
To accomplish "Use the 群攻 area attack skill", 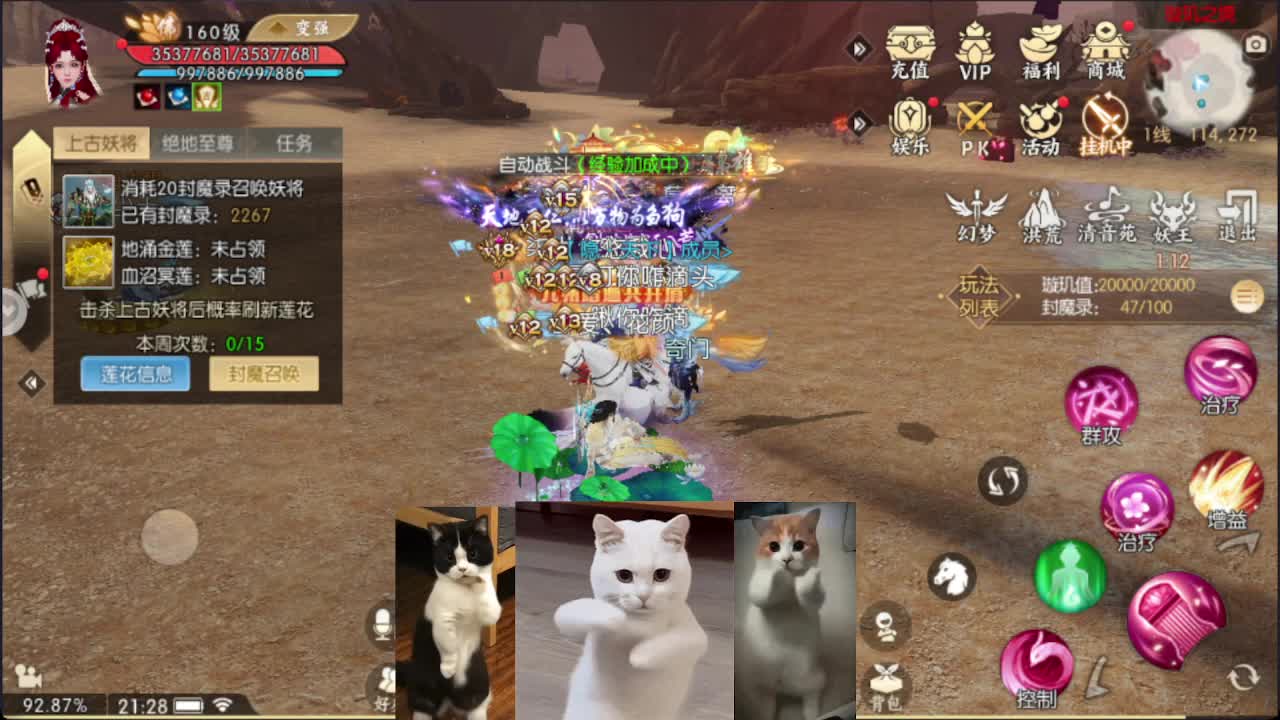I will pos(1101,402).
